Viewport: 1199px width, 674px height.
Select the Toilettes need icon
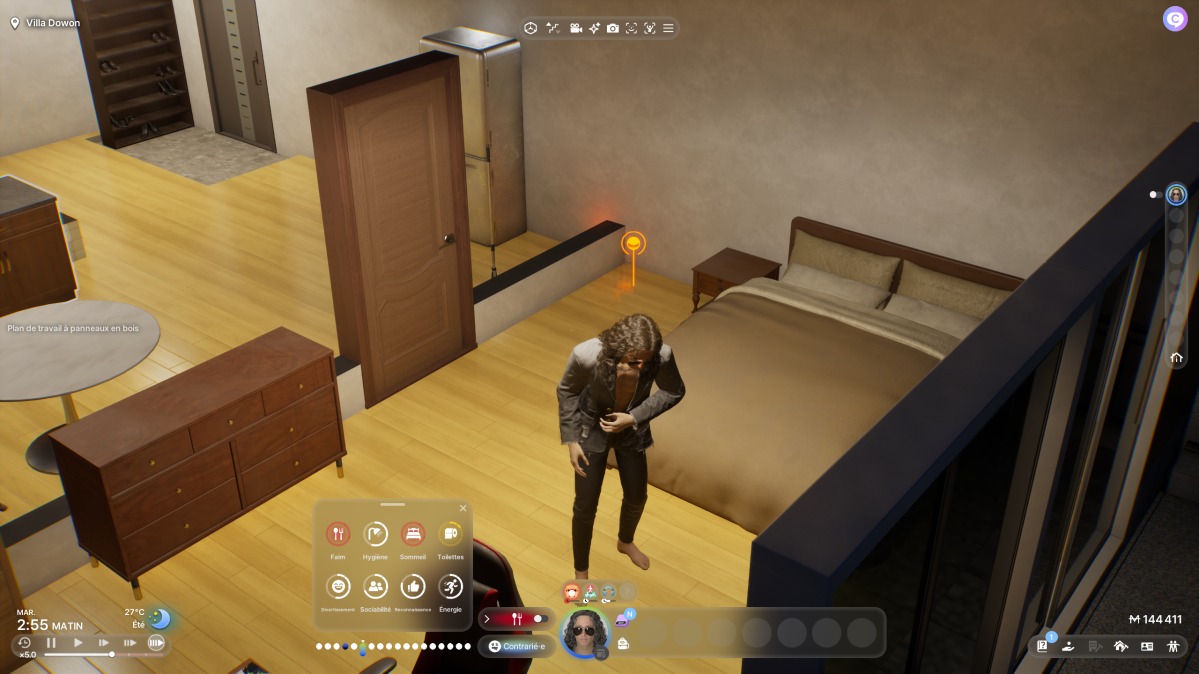tap(450, 534)
